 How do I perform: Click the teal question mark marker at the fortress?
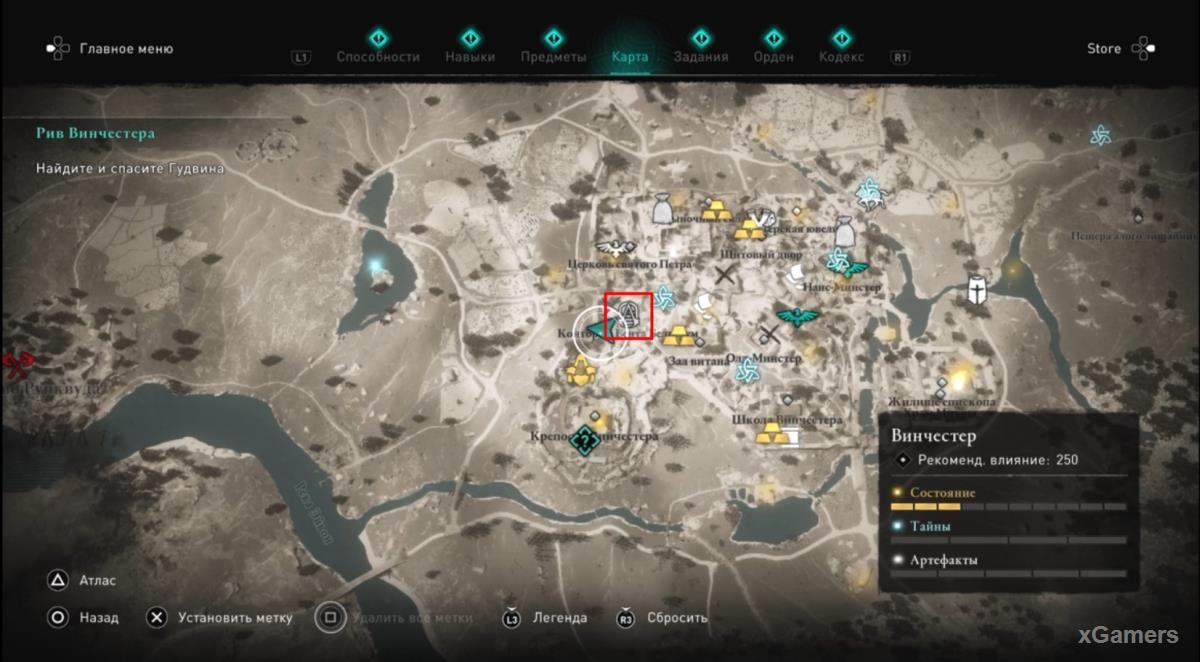[x=585, y=438]
